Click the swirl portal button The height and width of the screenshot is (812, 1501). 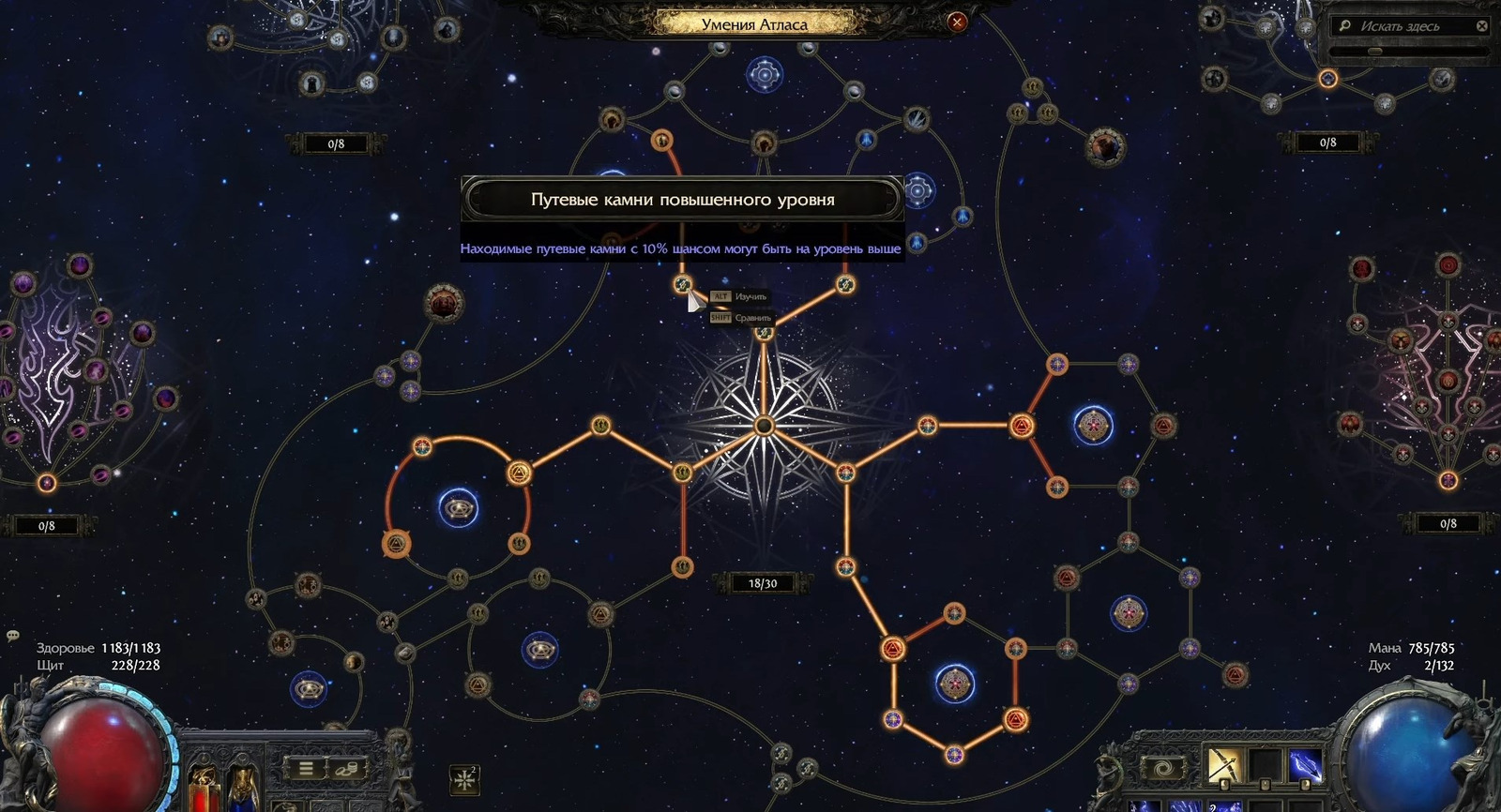pyautogui.click(x=1164, y=769)
